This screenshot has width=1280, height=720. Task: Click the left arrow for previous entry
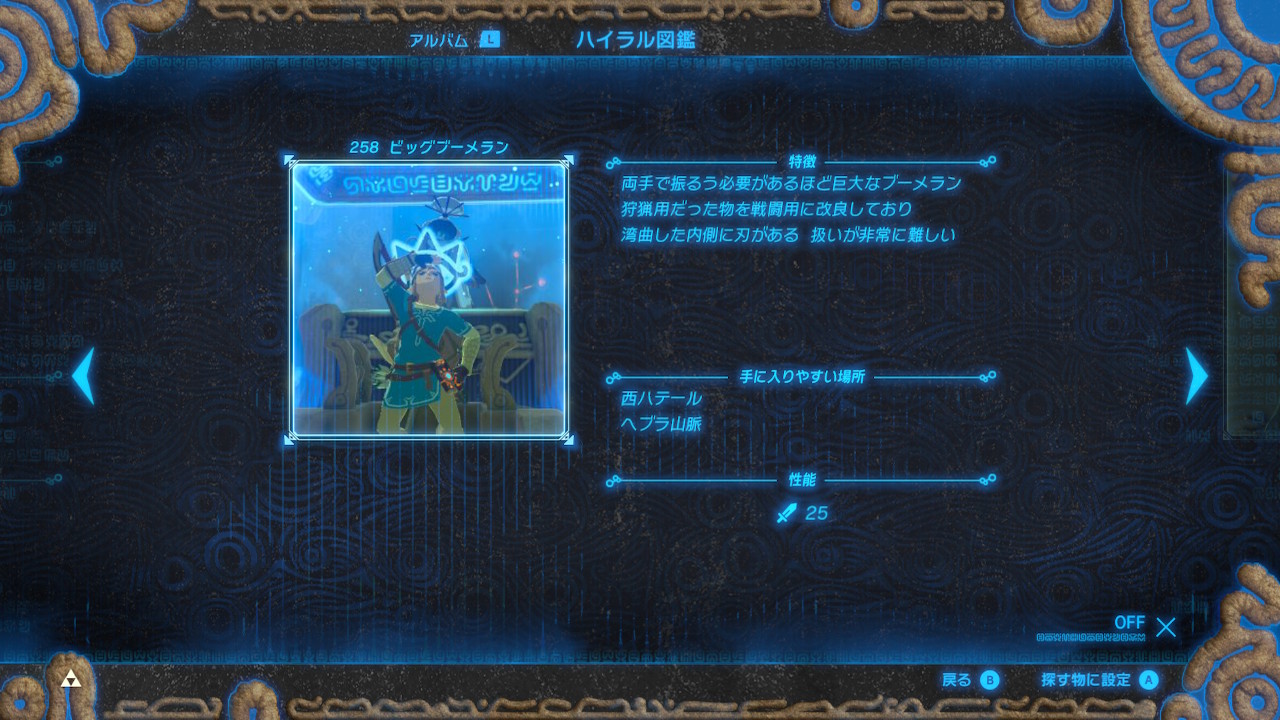coord(85,375)
